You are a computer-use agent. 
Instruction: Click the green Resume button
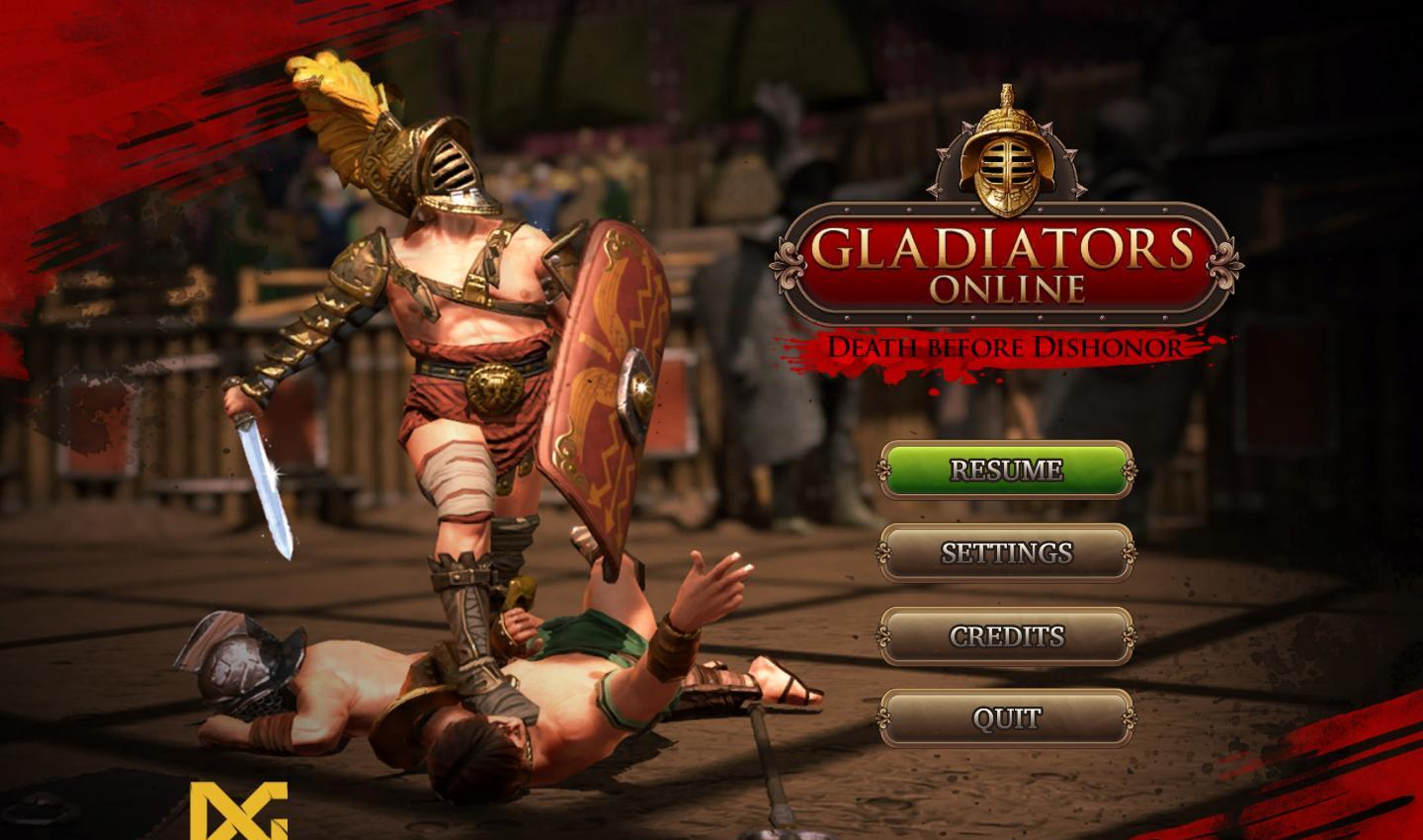pos(1006,469)
